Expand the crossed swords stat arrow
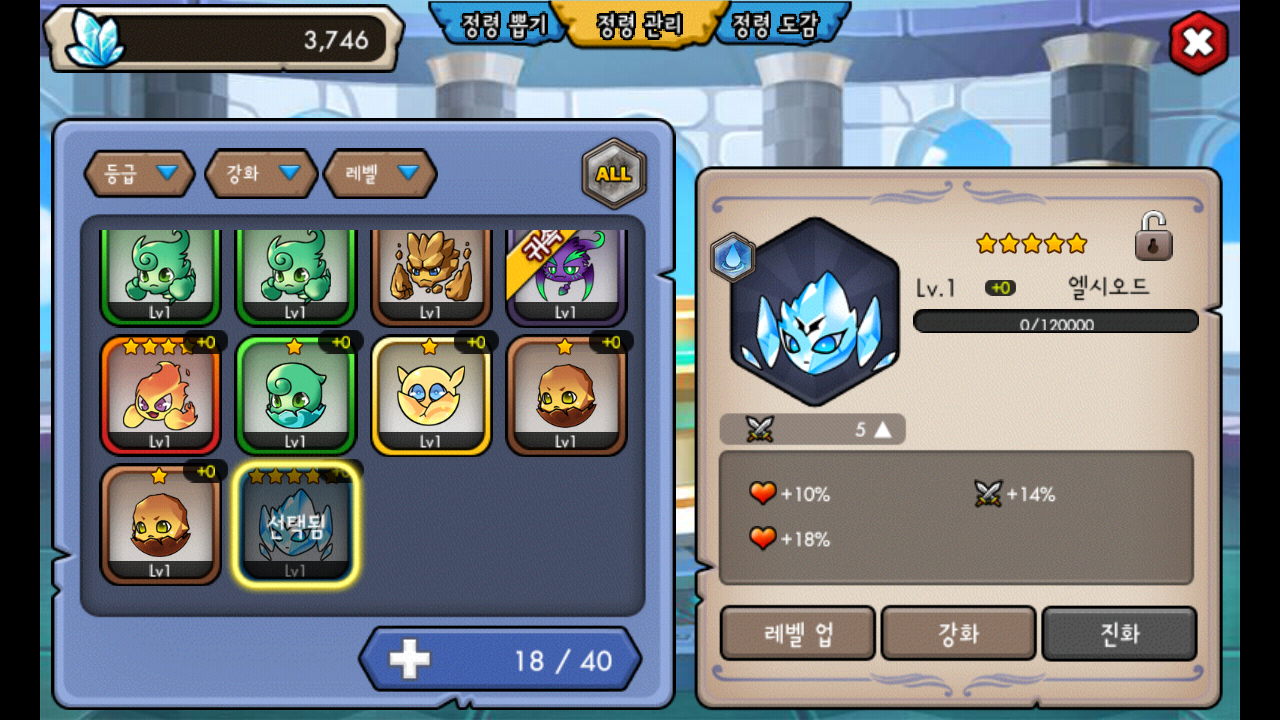Screen dimensions: 1280x720 882,430
